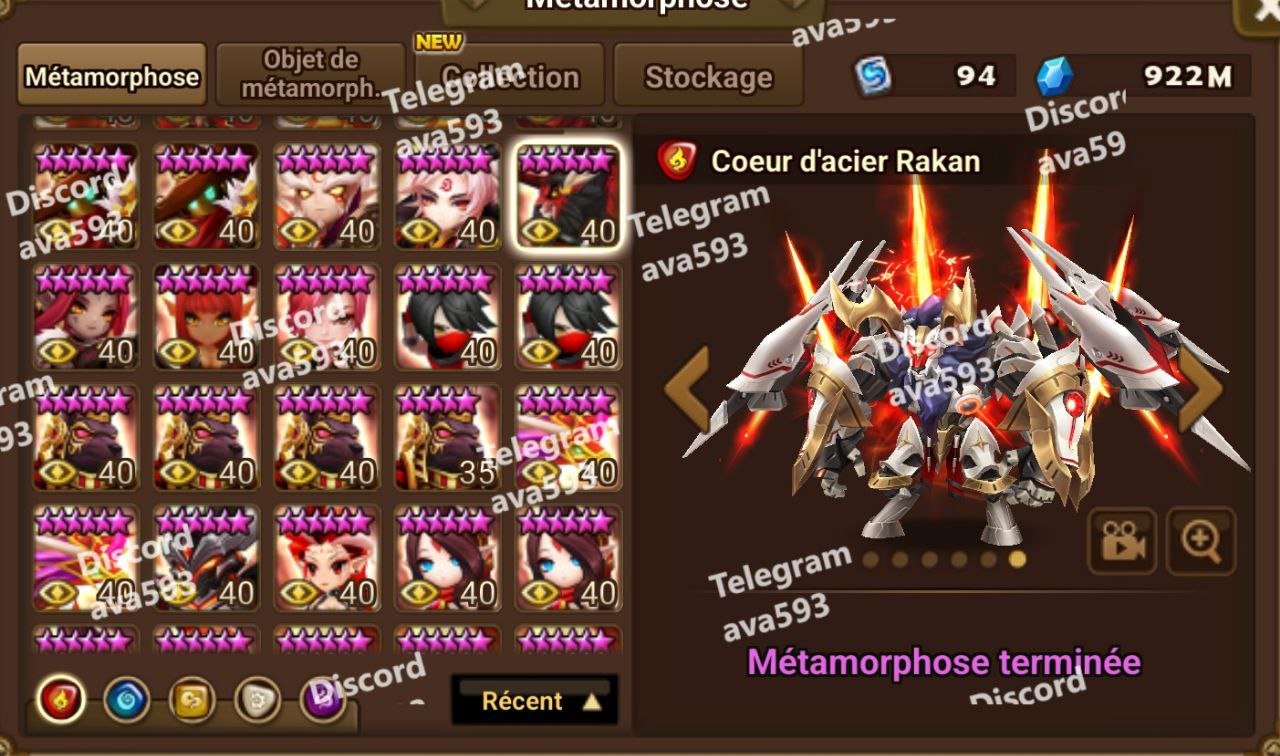The width and height of the screenshot is (1280, 756).
Task: Show the previous skin with left arrow
Action: [688, 389]
